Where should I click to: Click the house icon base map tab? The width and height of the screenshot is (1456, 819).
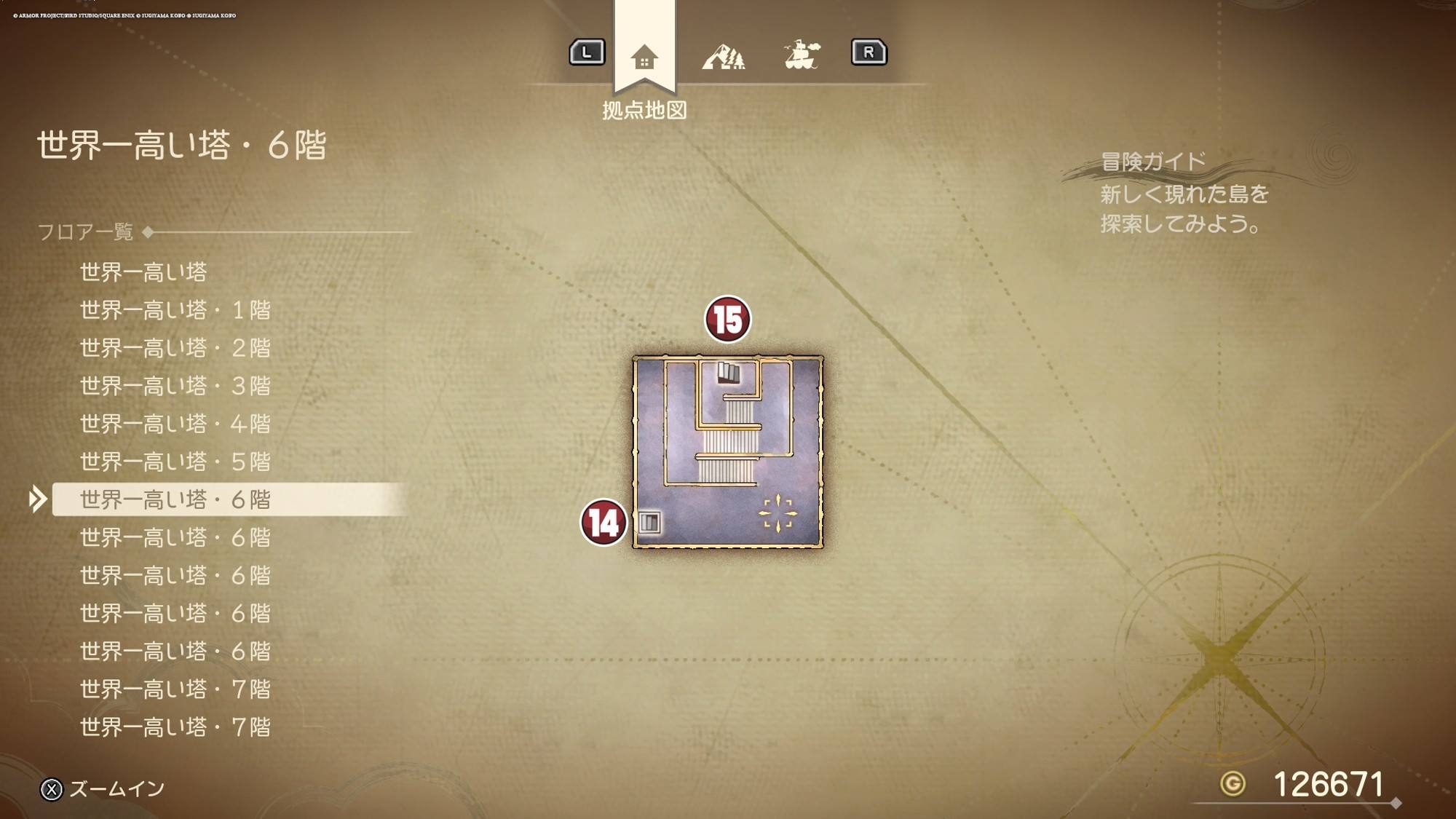tap(644, 57)
